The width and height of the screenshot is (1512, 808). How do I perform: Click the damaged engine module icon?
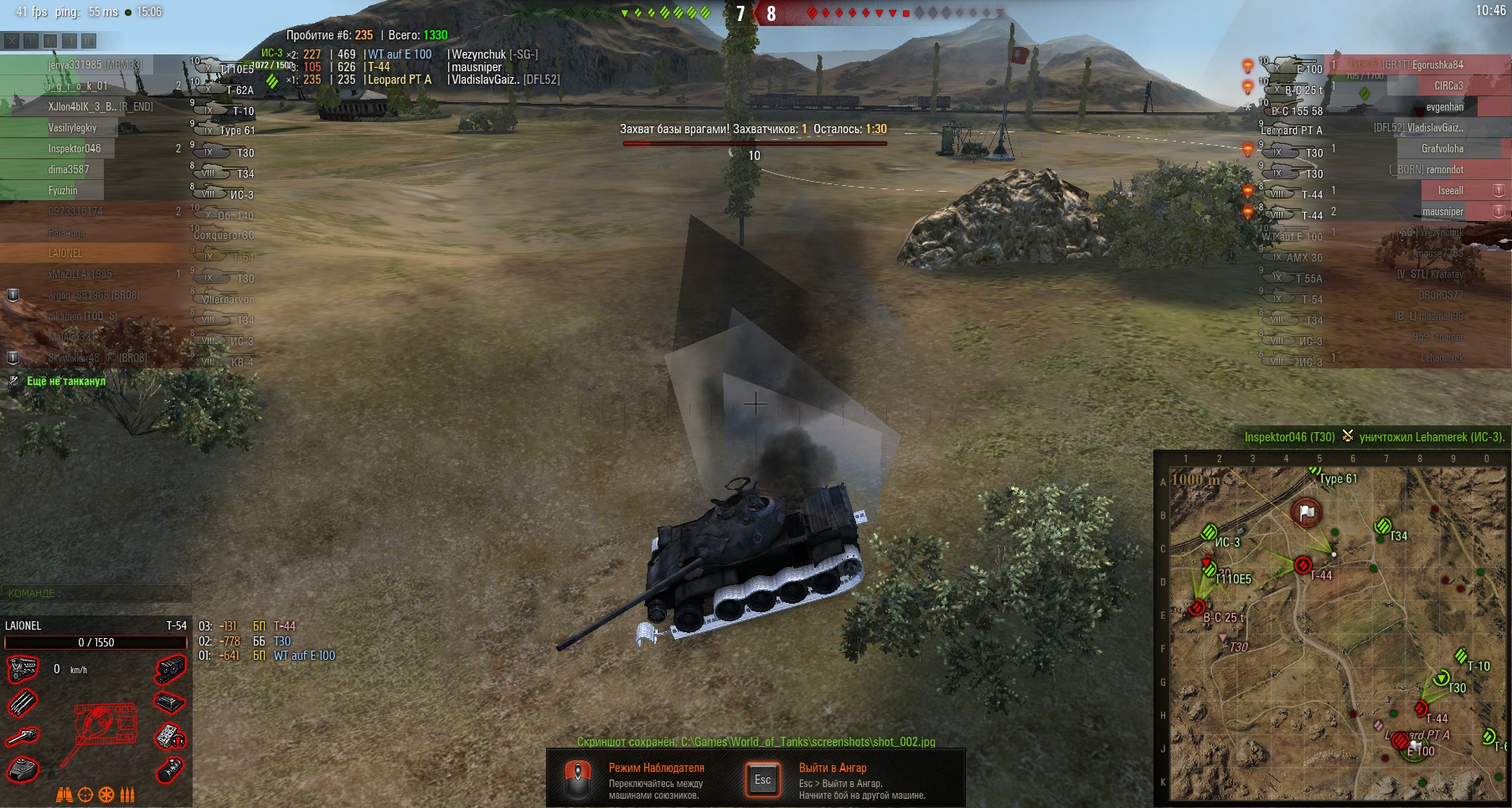pos(23,670)
